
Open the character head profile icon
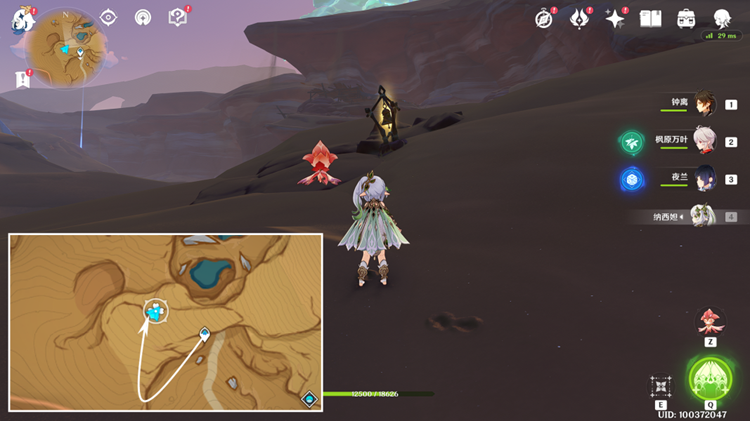(721, 19)
